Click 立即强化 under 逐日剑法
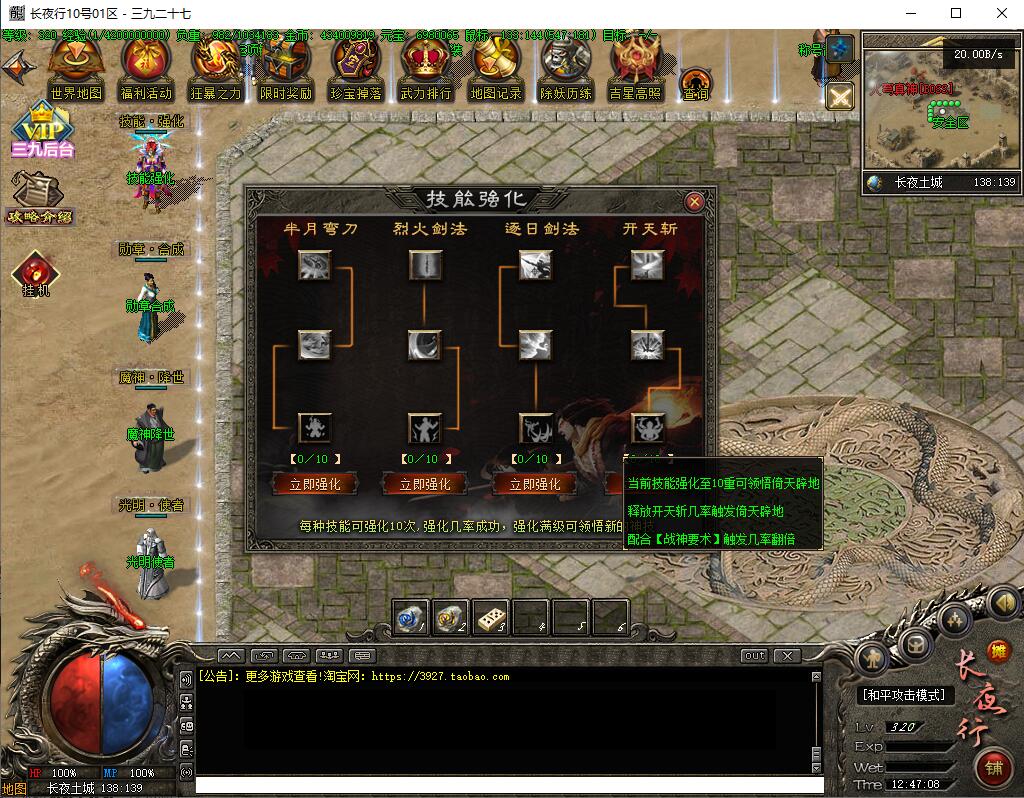 (x=534, y=484)
